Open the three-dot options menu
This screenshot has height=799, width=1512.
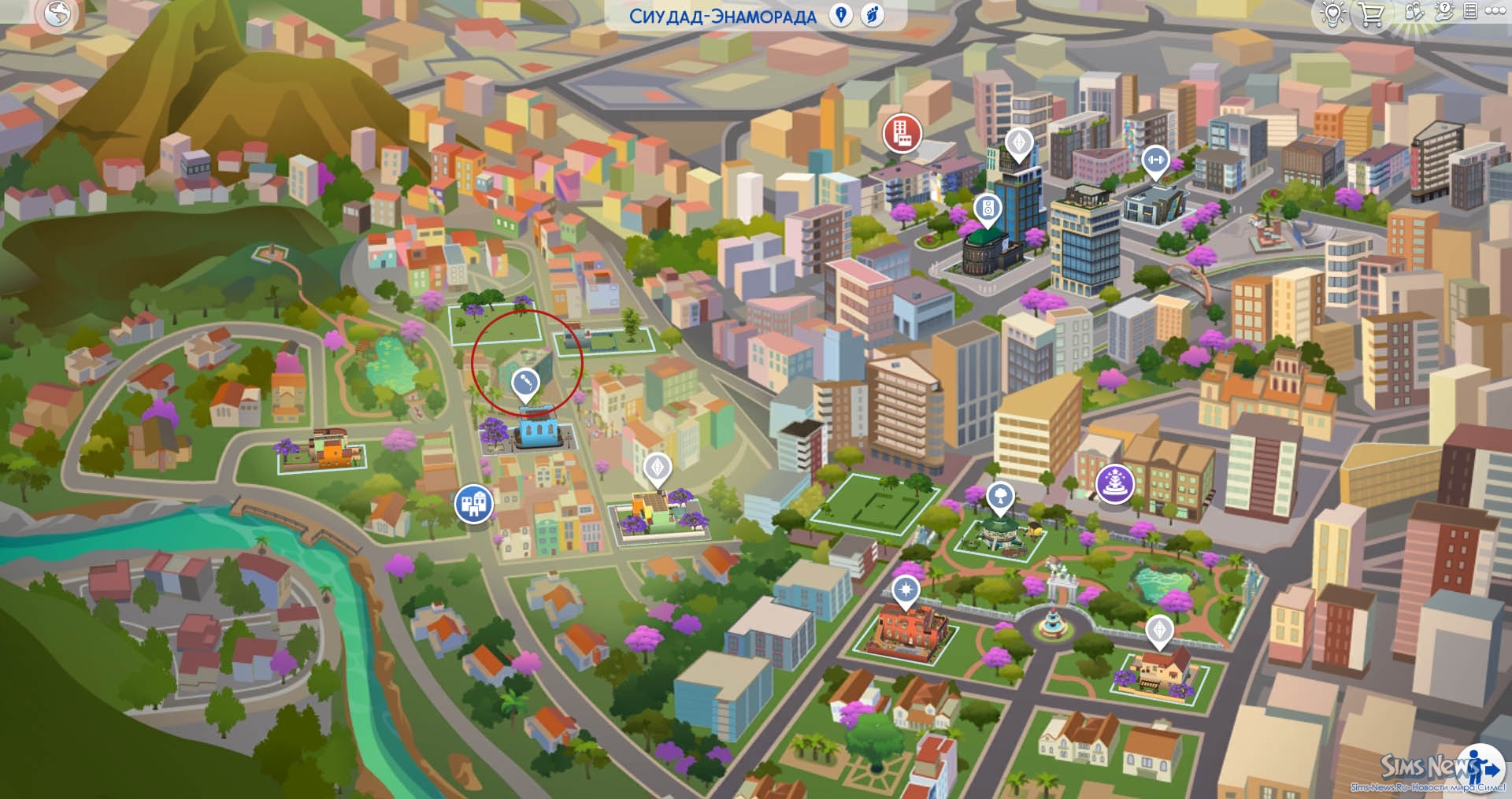[1495, 11]
